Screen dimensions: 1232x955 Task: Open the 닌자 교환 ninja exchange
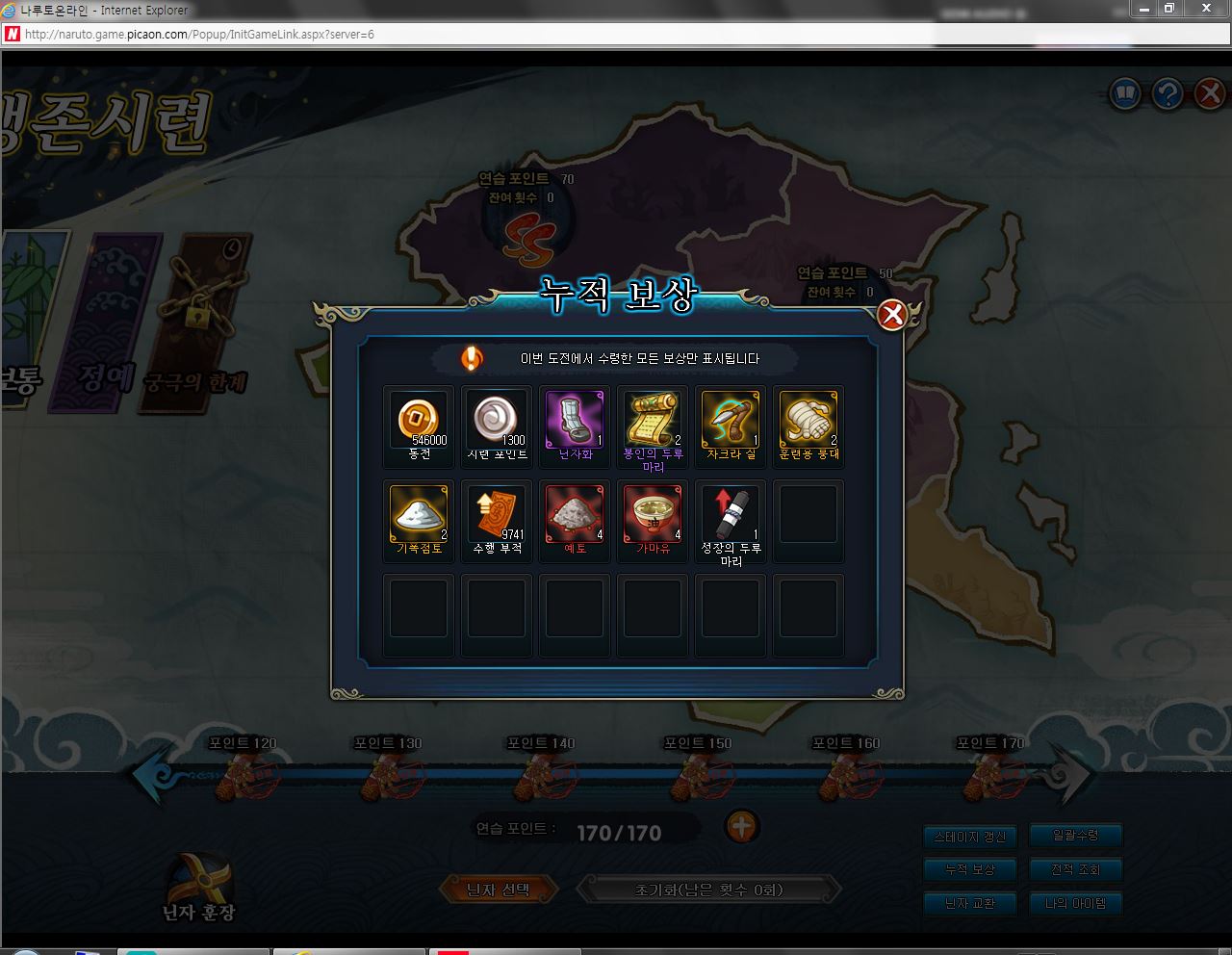click(x=969, y=903)
